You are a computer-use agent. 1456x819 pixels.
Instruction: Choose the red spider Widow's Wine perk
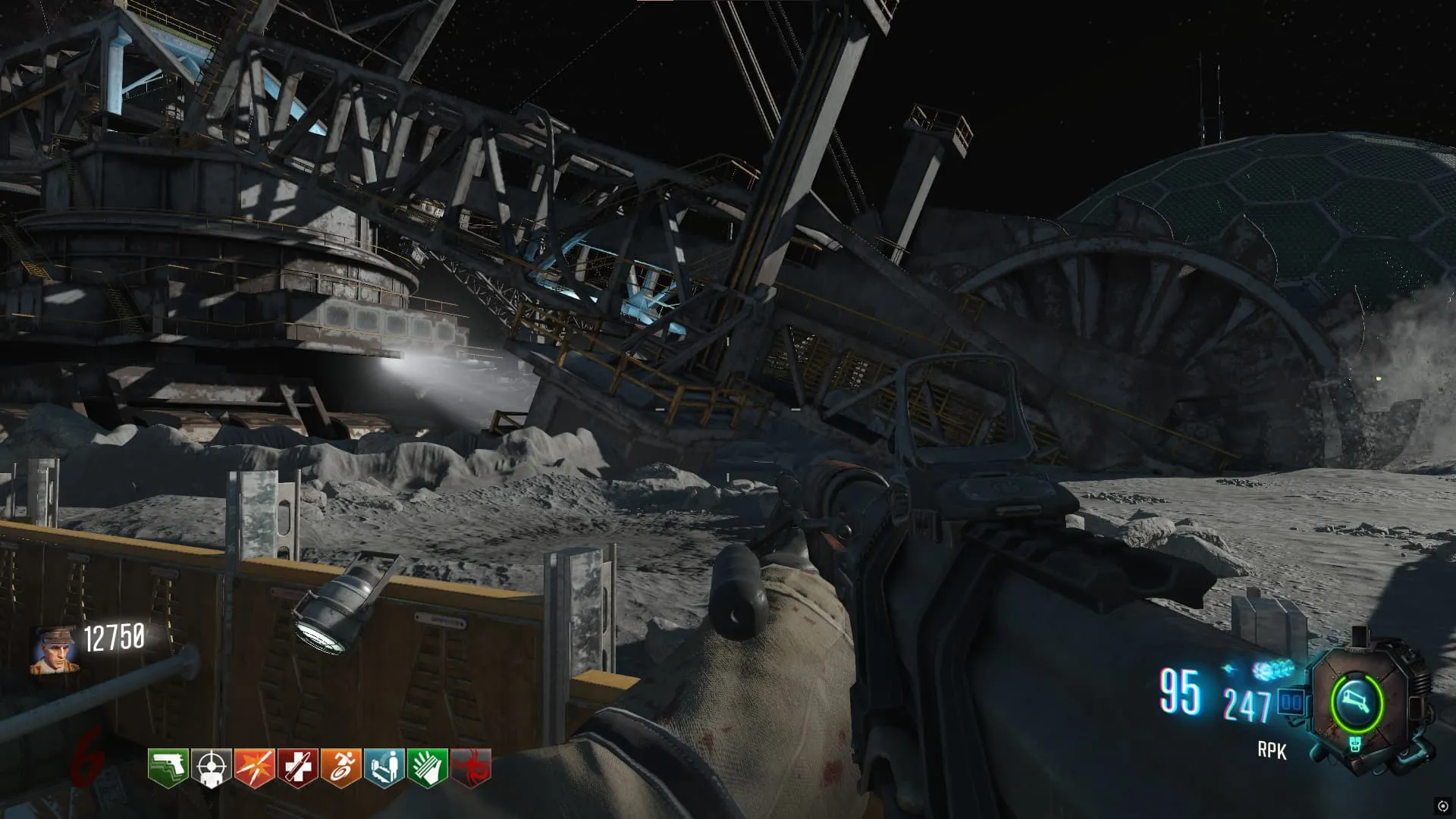pos(471,767)
